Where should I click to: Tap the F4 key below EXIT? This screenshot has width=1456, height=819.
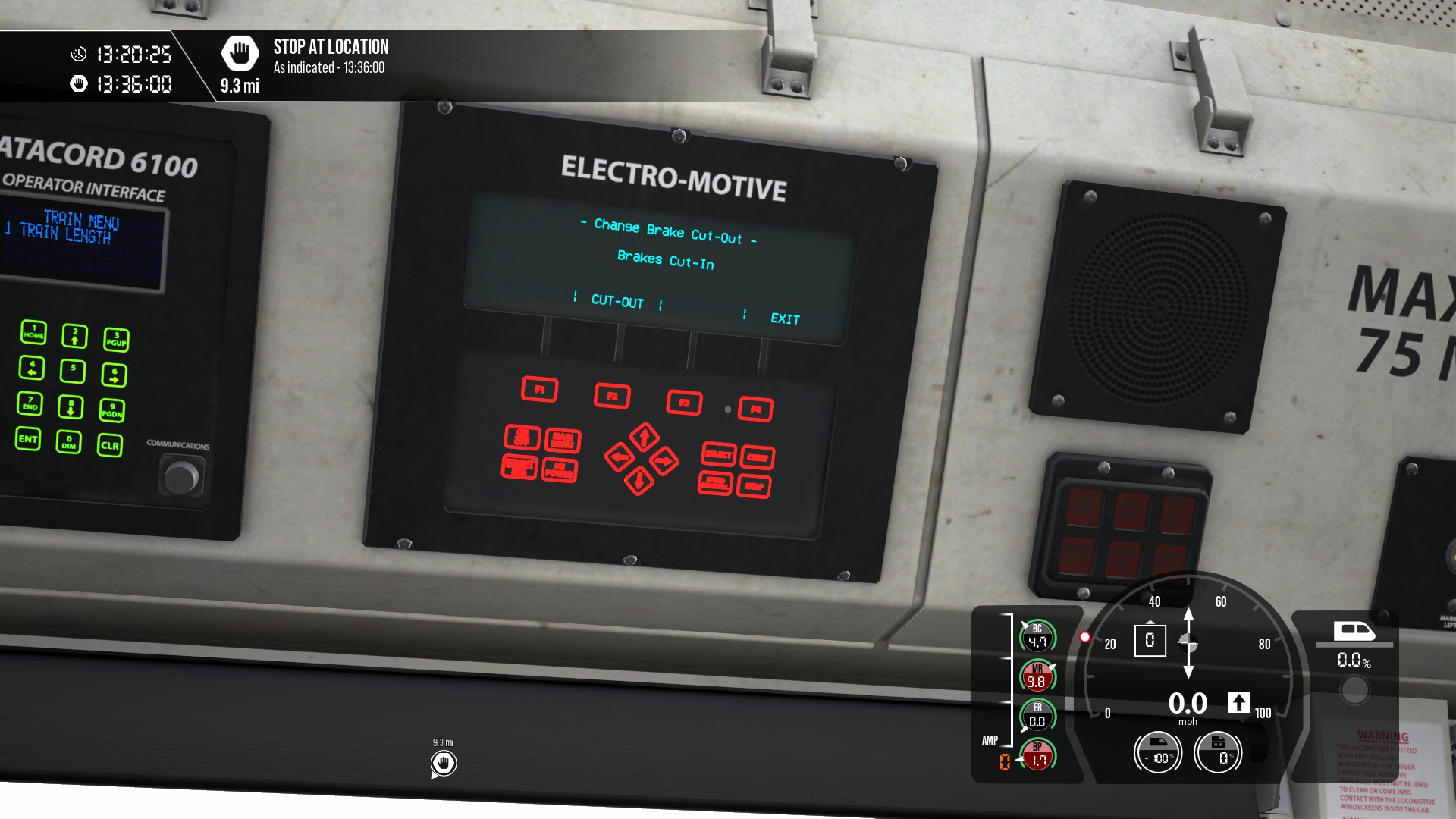[755, 409]
